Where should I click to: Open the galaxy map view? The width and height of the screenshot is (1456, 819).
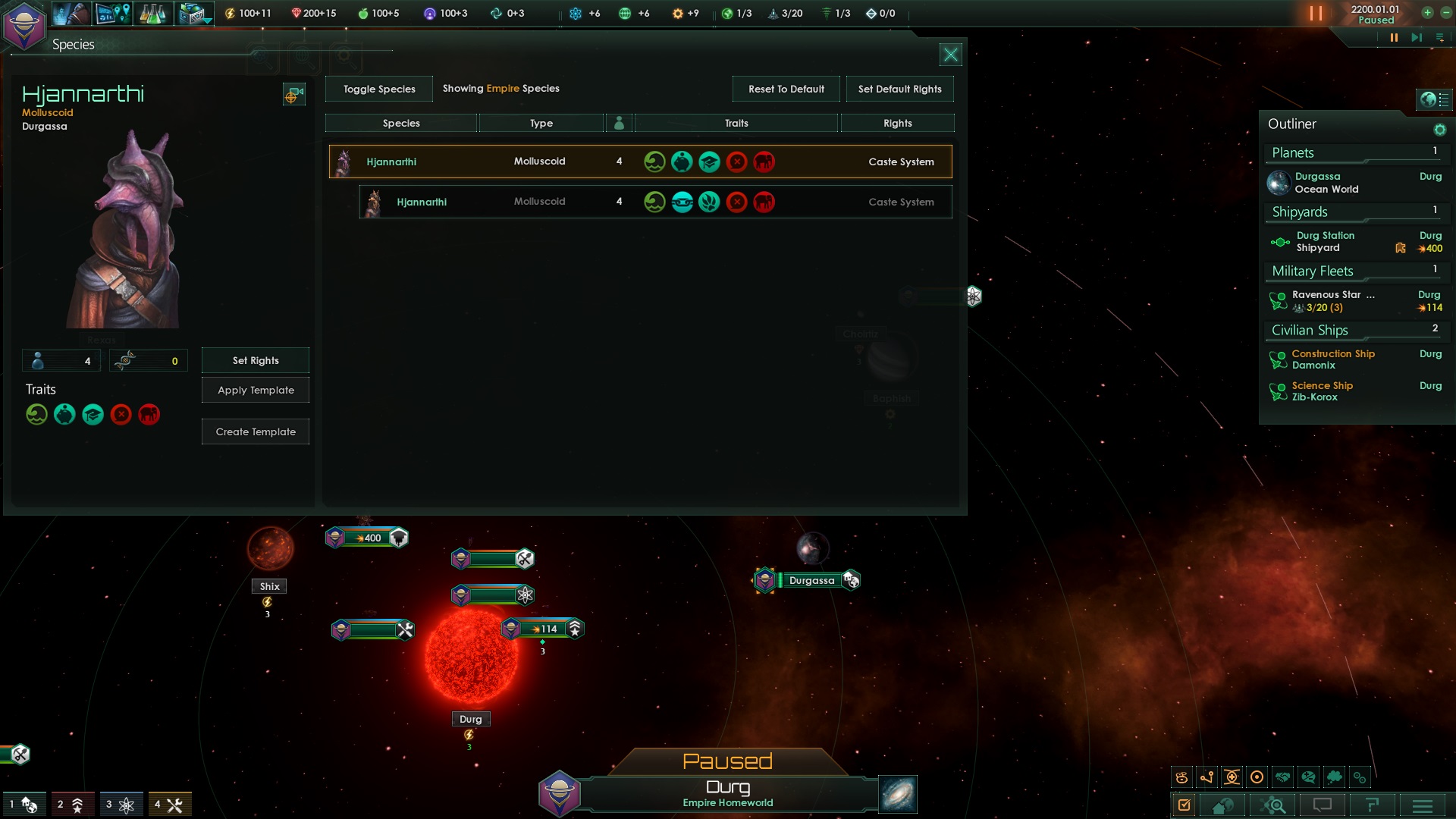coord(898,794)
